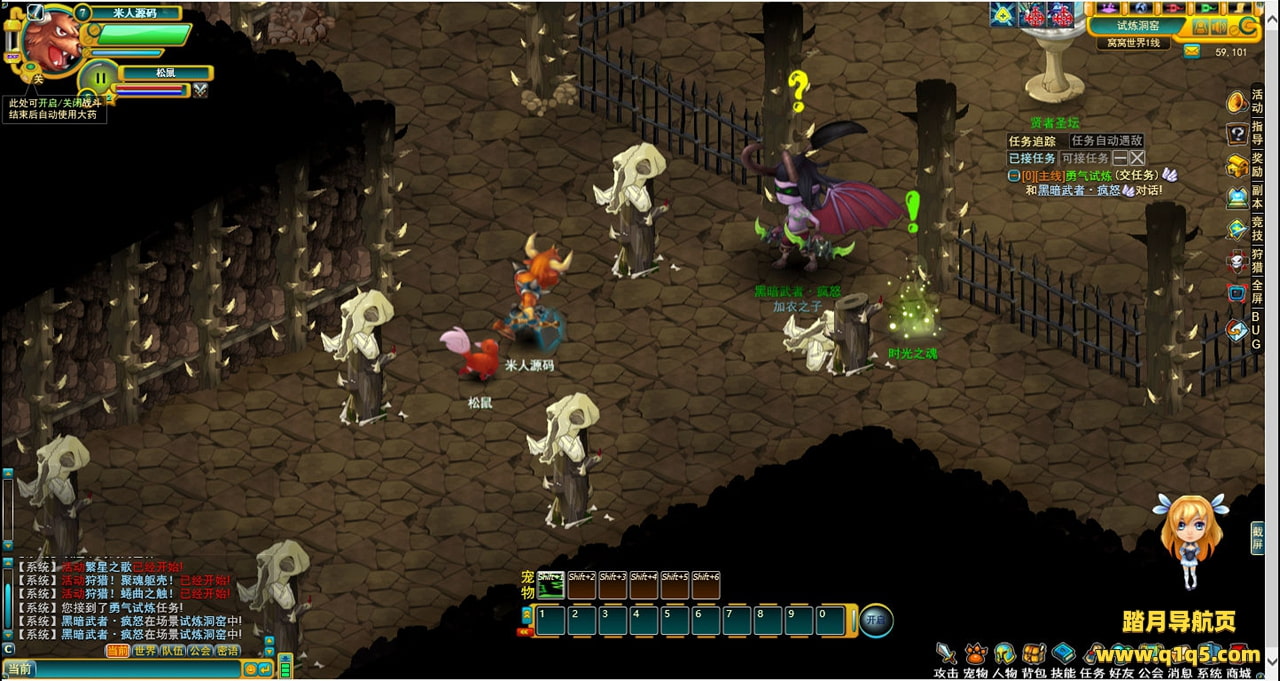This screenshot has width=1280, height=681.
Task: Close the quest tracker with the X
Action: tap(1137, 158)
